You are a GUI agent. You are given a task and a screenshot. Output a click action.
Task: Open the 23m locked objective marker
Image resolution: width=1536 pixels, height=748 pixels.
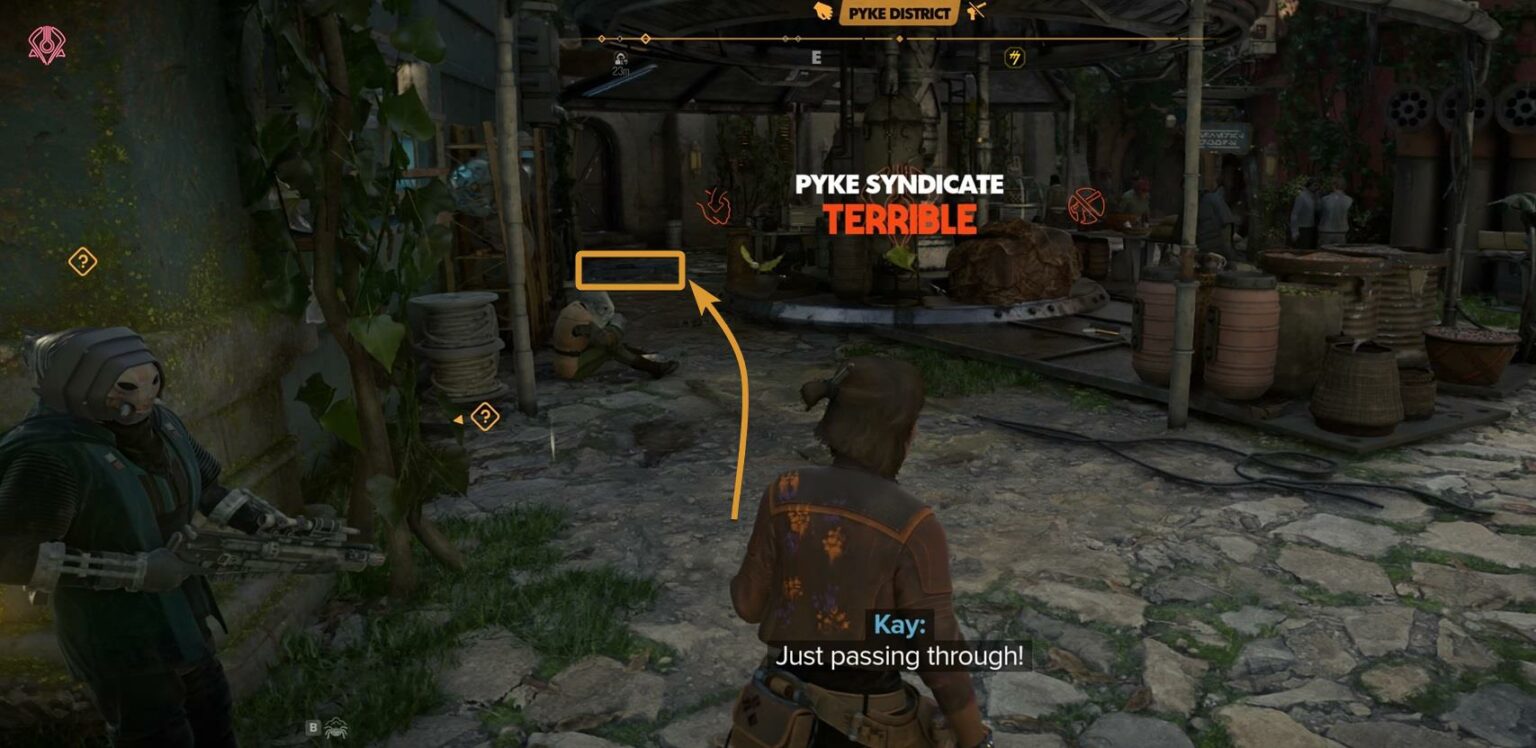click(618, 60)
